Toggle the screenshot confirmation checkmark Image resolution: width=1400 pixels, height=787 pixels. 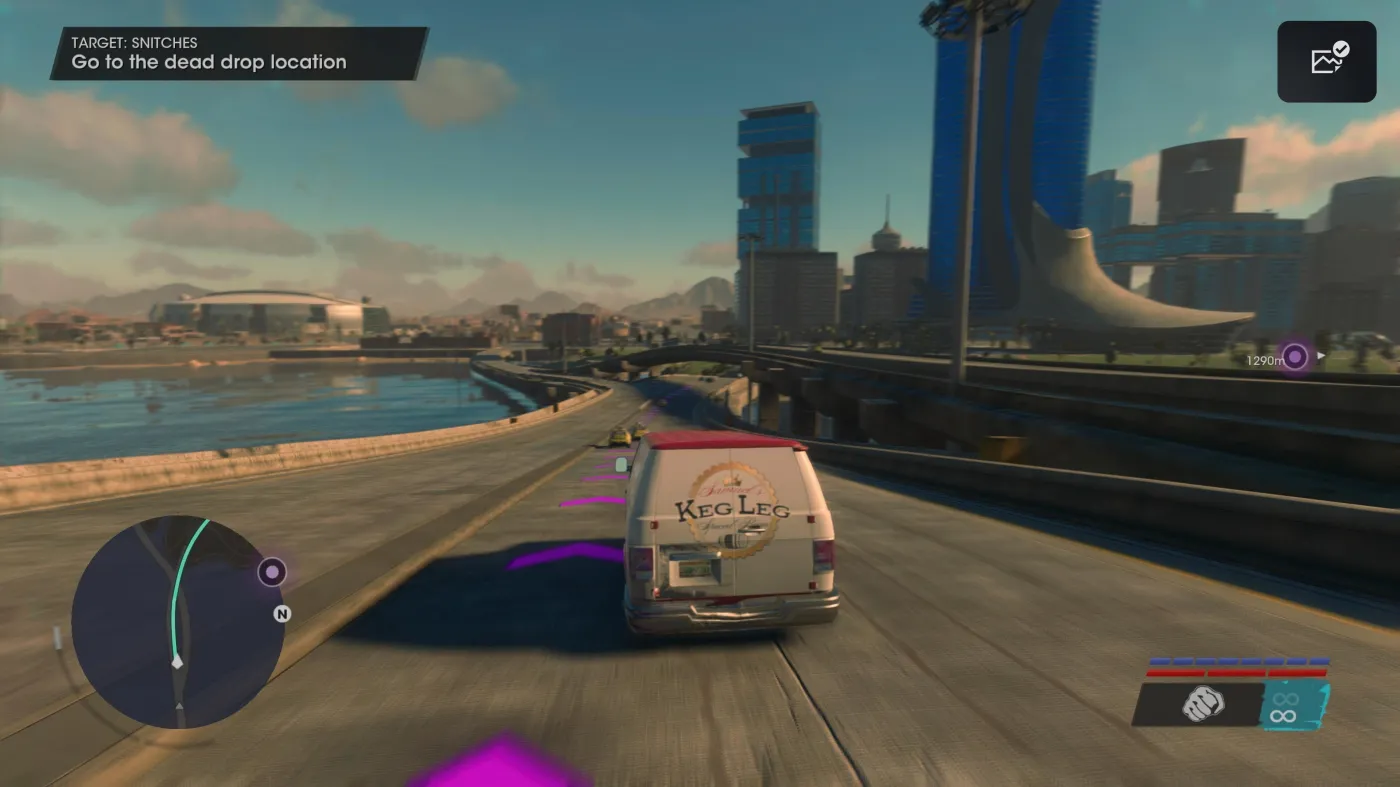pos(1340,49)
